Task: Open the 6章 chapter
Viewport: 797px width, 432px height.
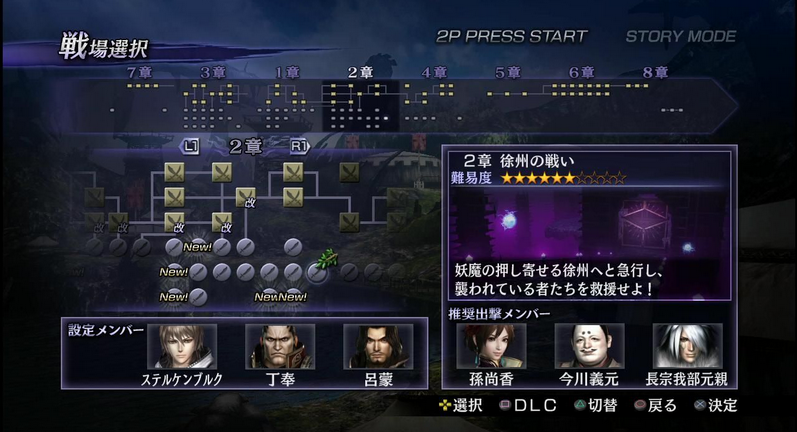Action: point(581,72)
